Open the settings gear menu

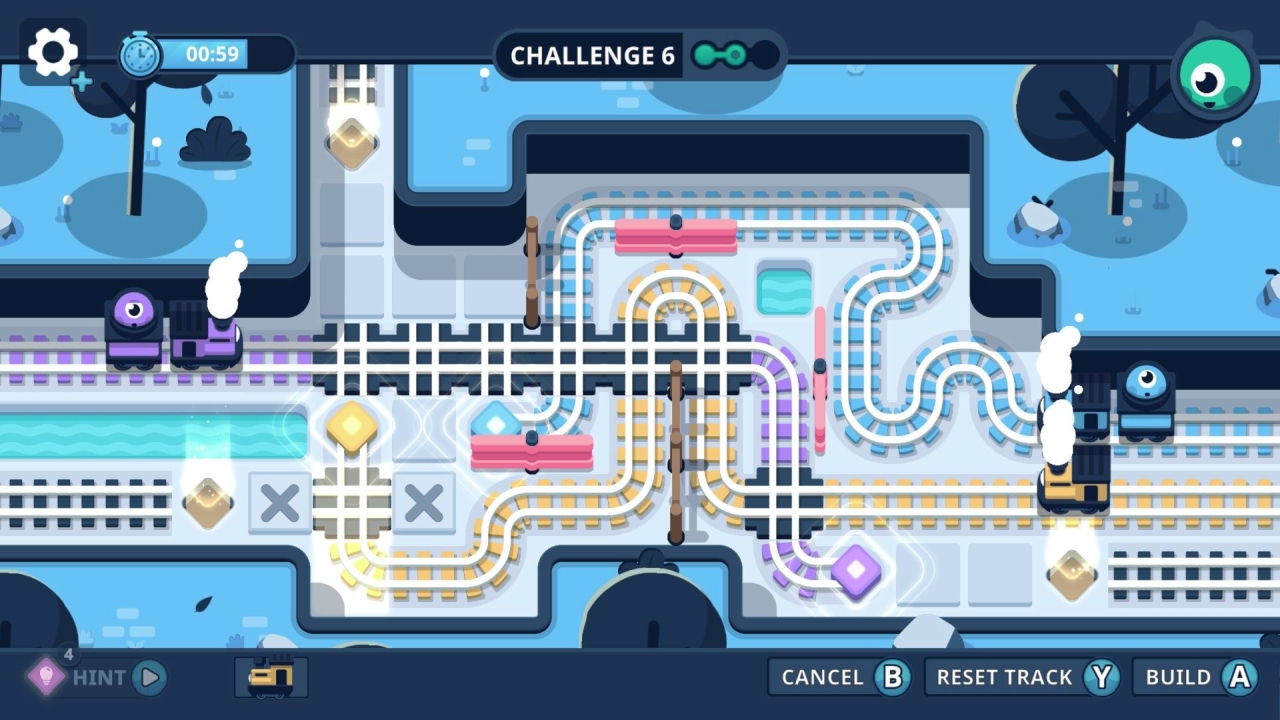click(53, 53)
